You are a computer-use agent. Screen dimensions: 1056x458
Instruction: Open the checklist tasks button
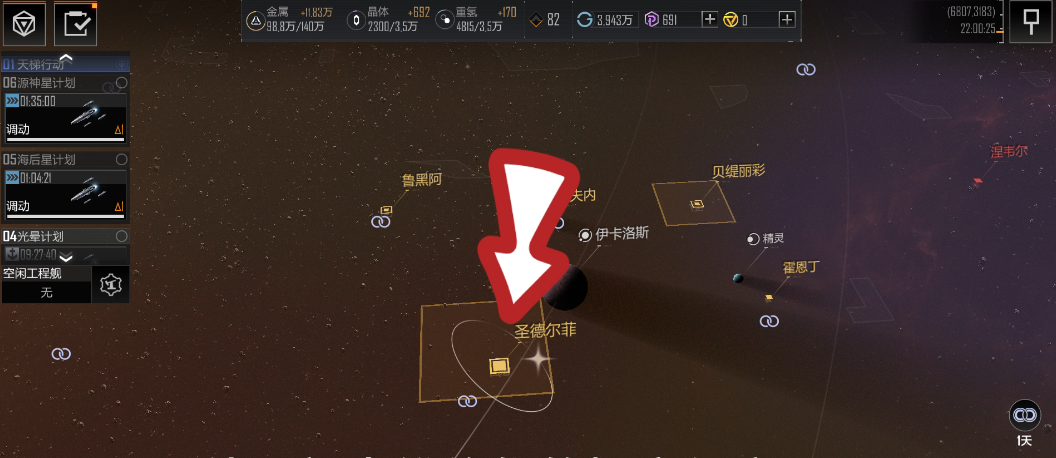tap(75, 24)
